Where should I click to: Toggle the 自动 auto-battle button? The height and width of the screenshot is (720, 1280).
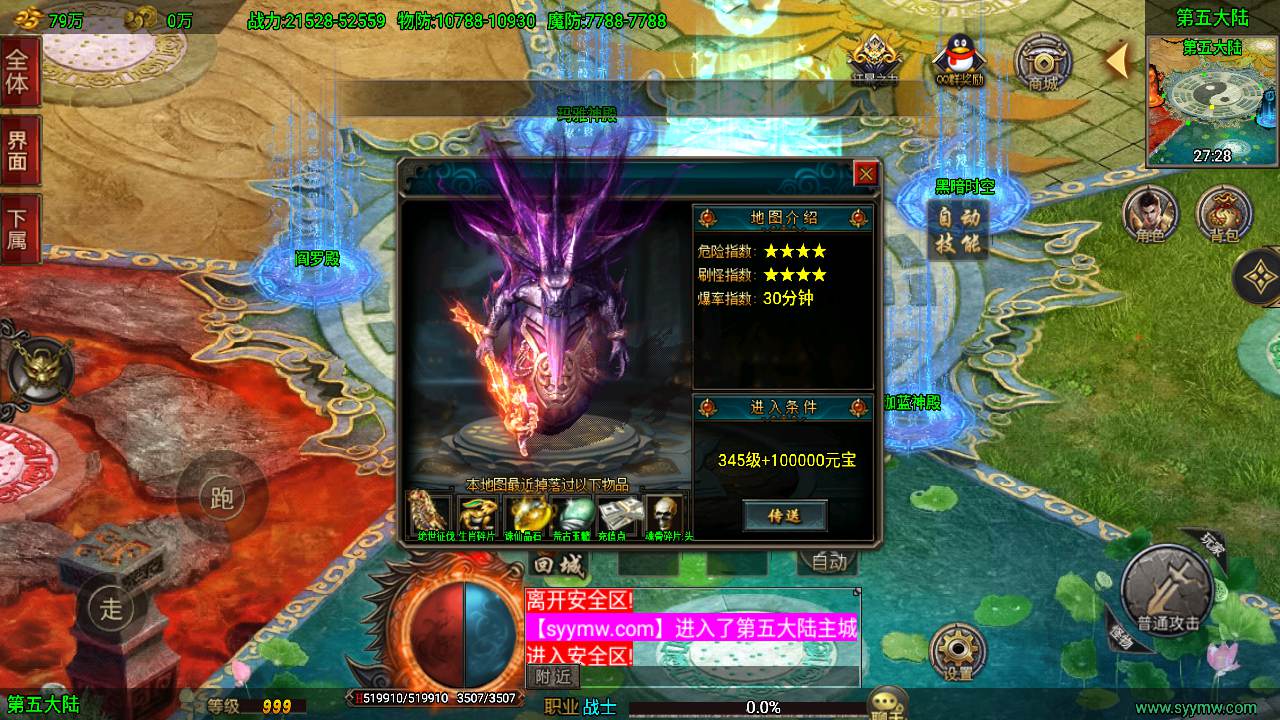click(829, 563)
